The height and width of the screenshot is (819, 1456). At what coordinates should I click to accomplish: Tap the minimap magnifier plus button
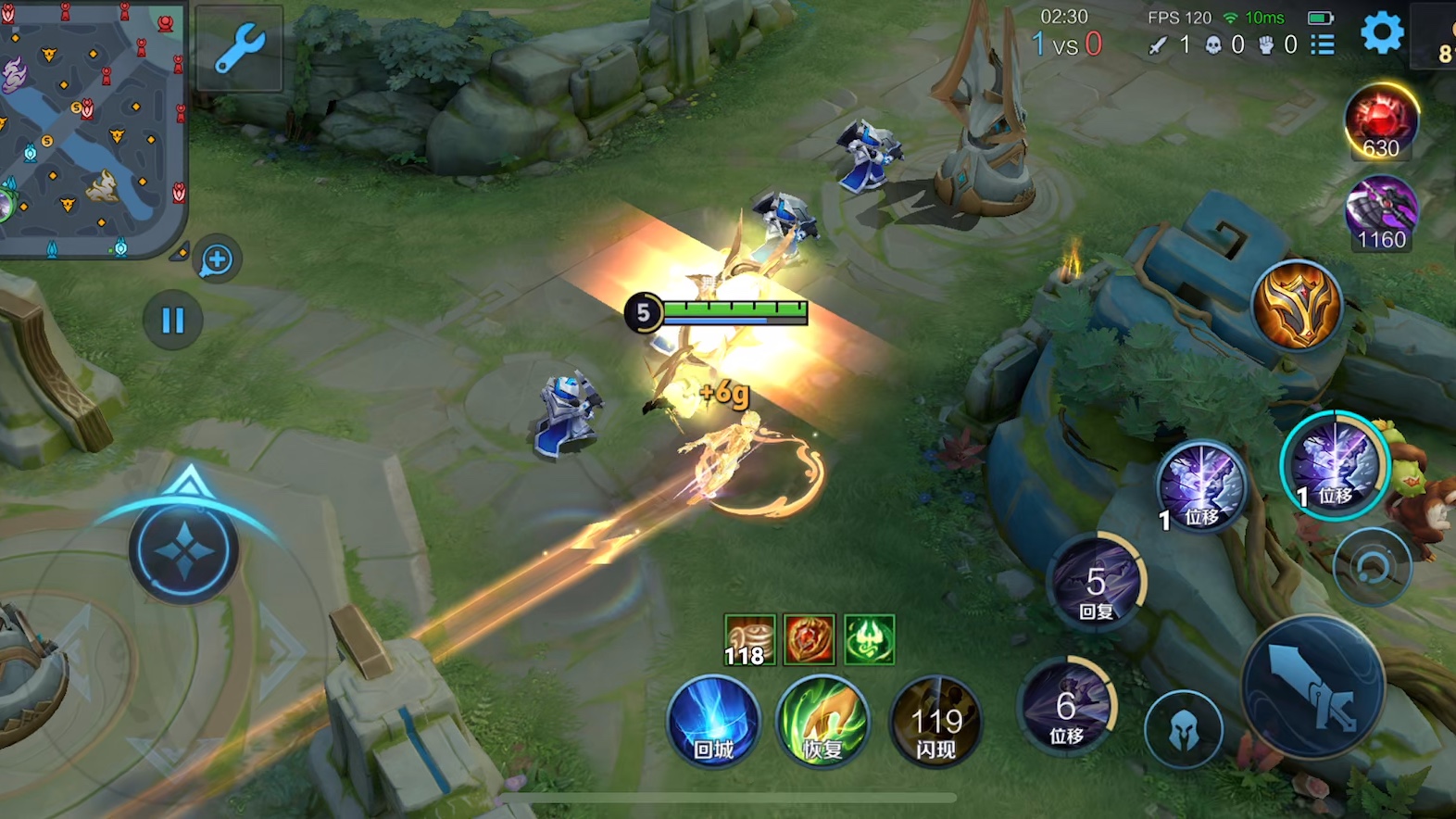(x=218, y=260)
